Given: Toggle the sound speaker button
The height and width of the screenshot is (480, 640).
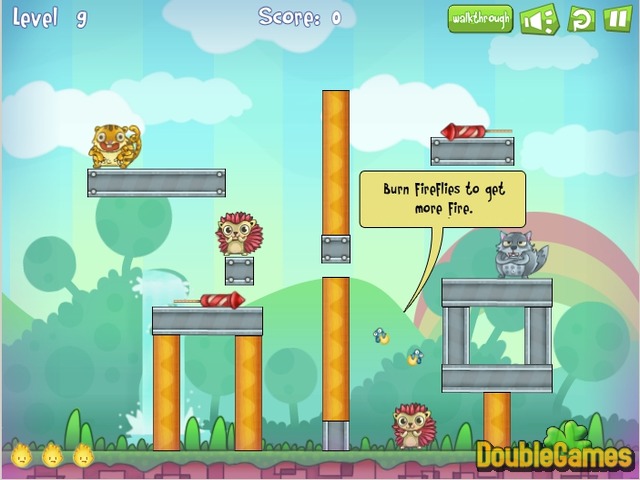Looking at the screenshot, I should click(x=539, y=18).
